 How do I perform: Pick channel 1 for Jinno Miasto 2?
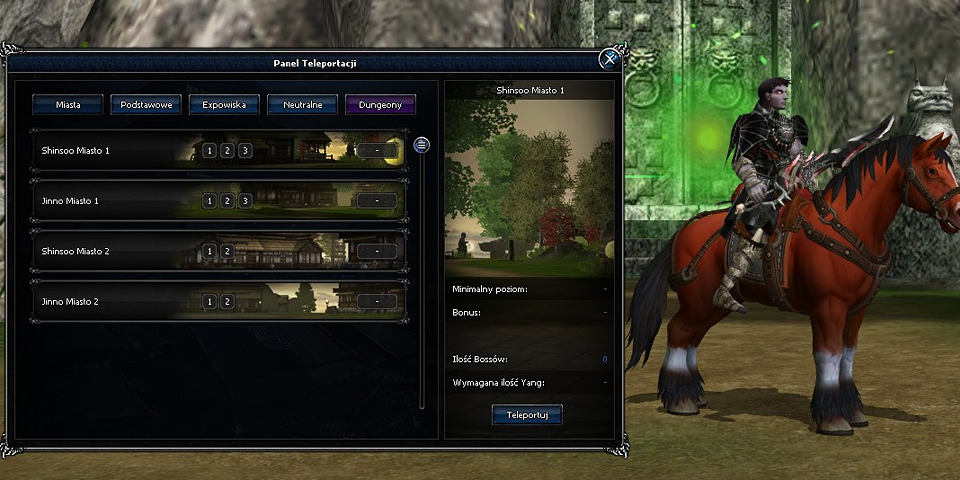[209, 301]
